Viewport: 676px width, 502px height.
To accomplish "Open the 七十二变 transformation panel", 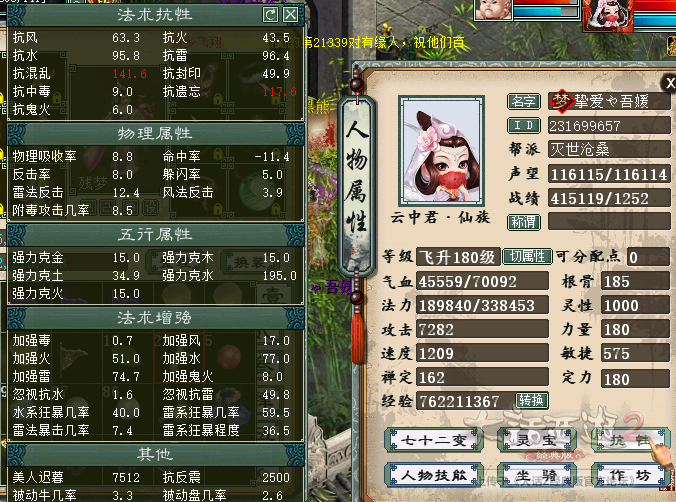I will (x=428, y=439).
